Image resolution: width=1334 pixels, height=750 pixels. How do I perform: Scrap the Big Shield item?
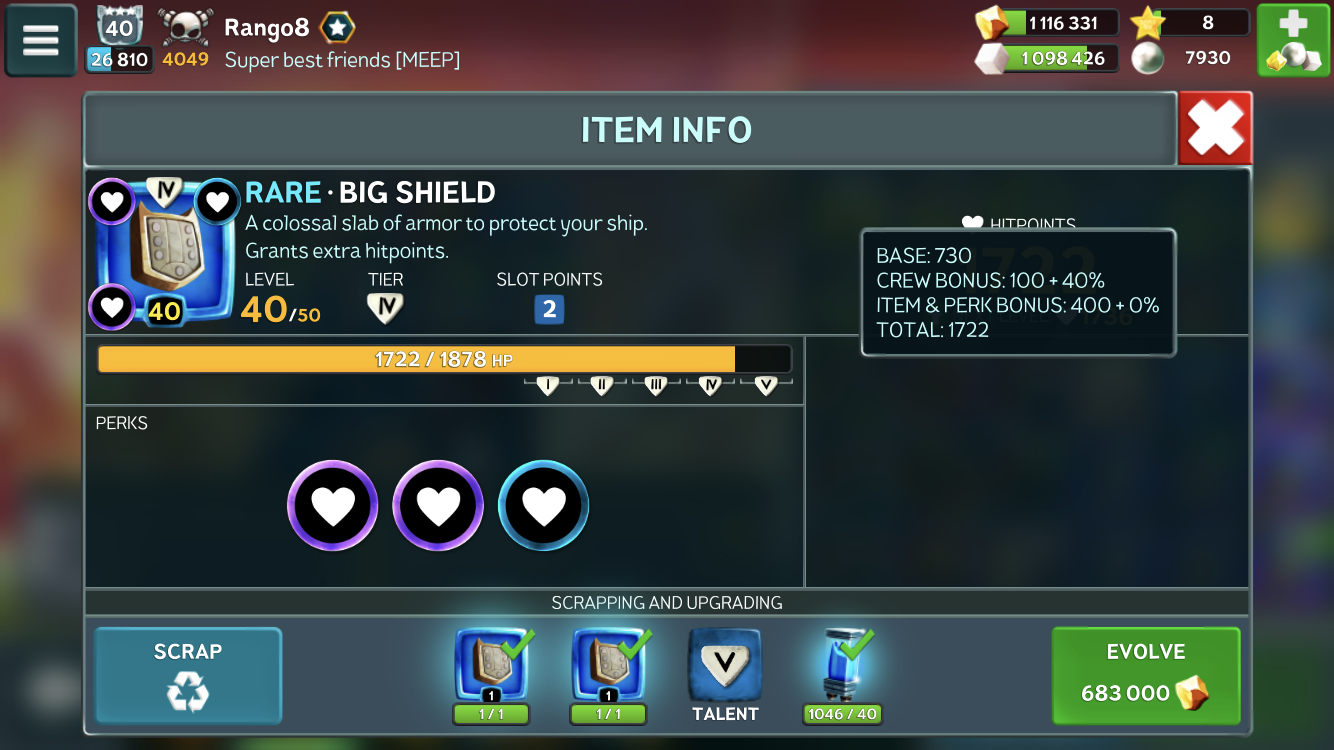188,675
